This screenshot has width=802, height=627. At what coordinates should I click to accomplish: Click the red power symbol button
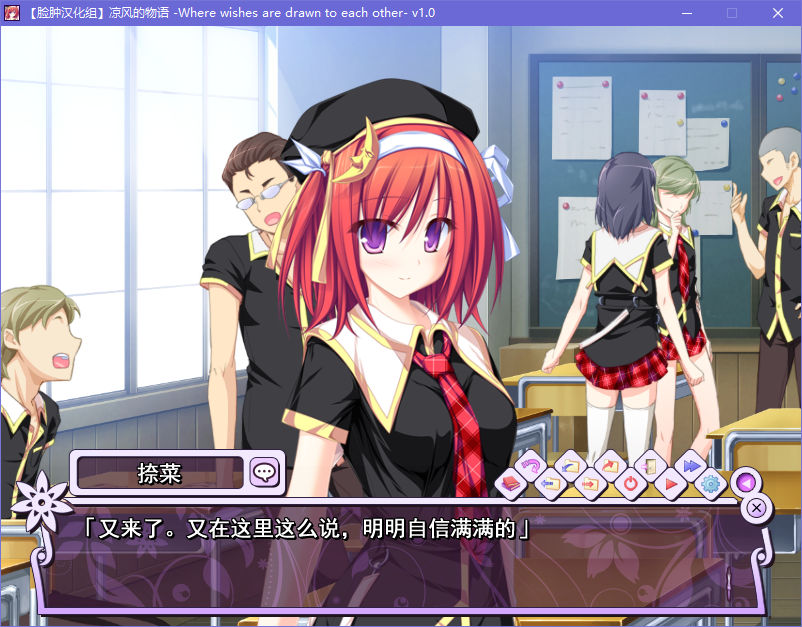630,485
